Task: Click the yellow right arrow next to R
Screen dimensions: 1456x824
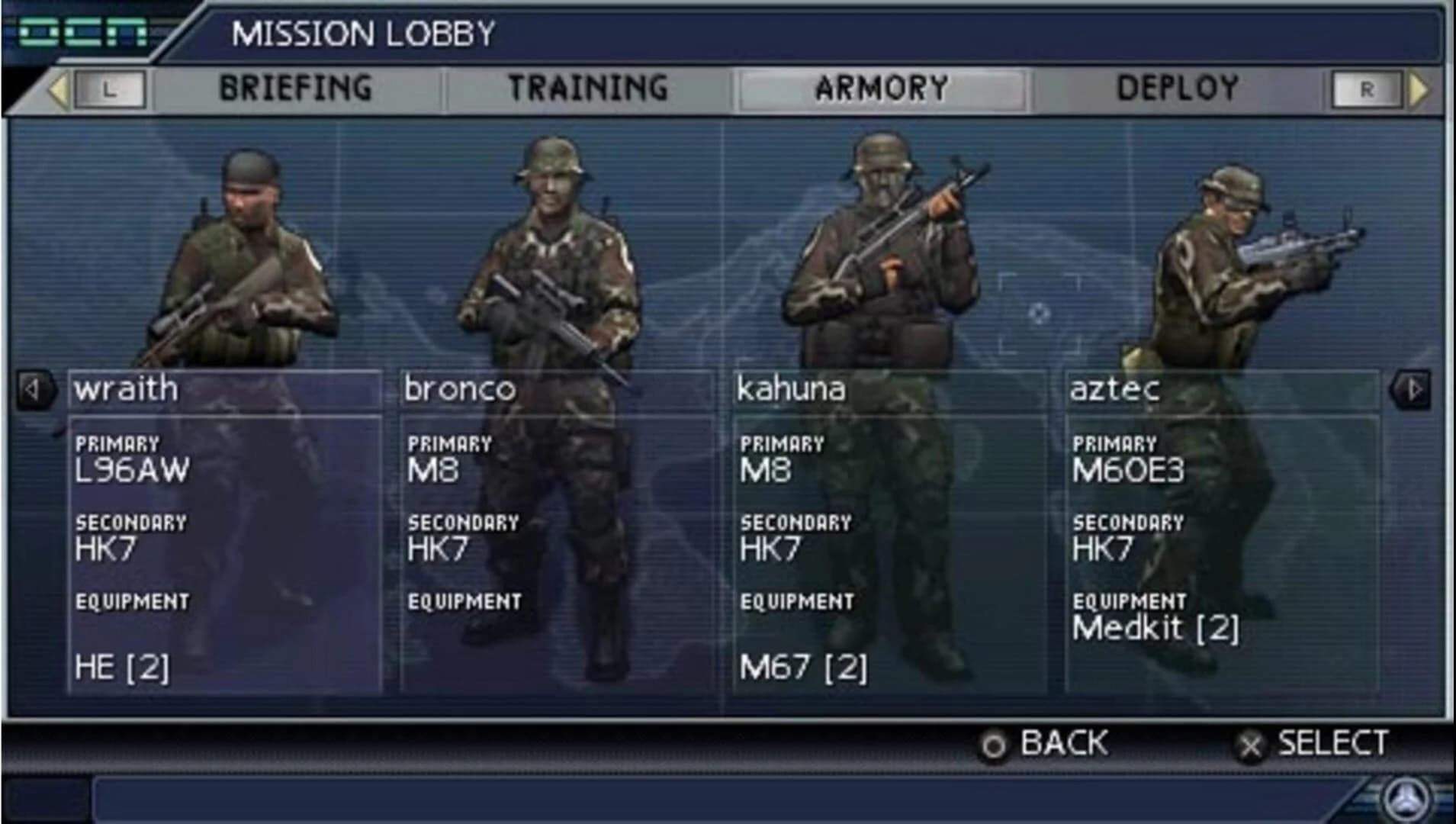Action: tap(1416, 88)
